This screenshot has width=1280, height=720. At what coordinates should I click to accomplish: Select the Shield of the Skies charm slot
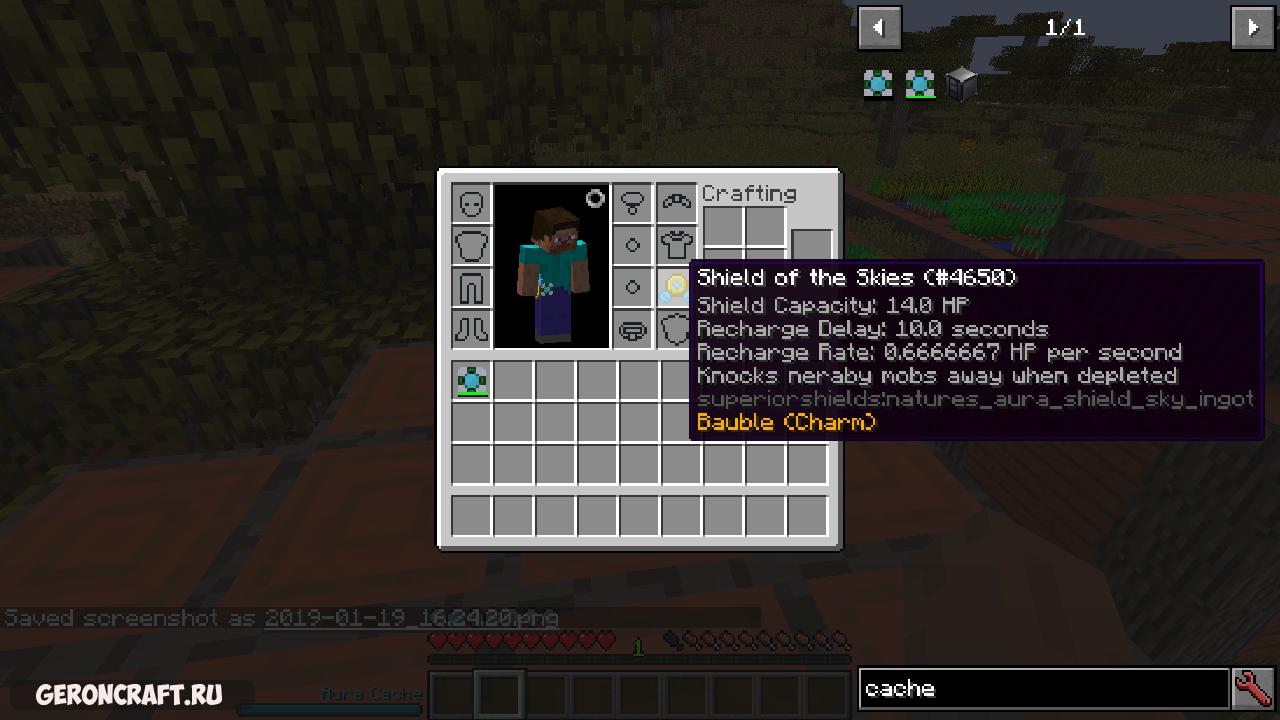pos(675,287)
